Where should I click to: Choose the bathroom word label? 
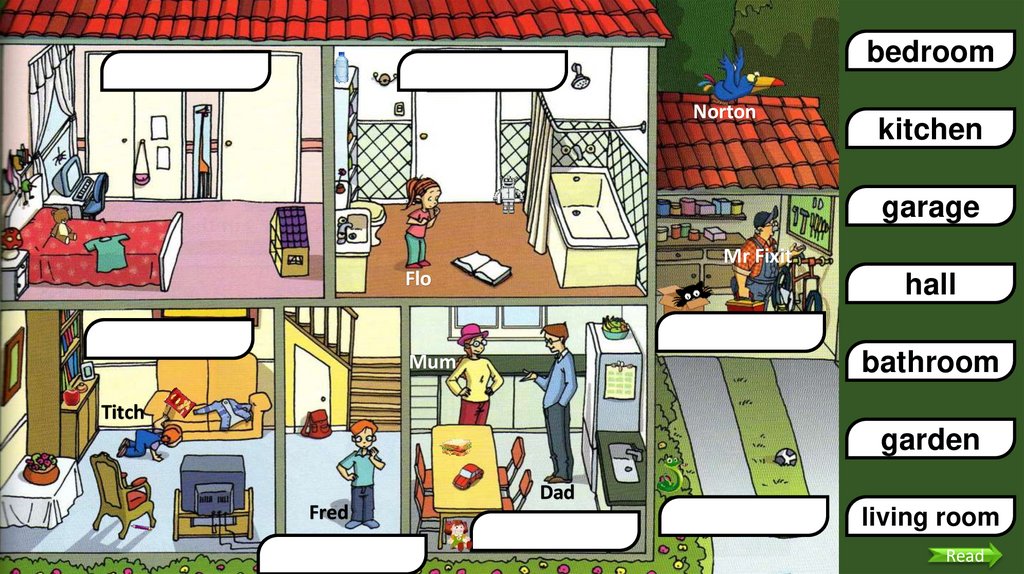(x=930, y=362)
